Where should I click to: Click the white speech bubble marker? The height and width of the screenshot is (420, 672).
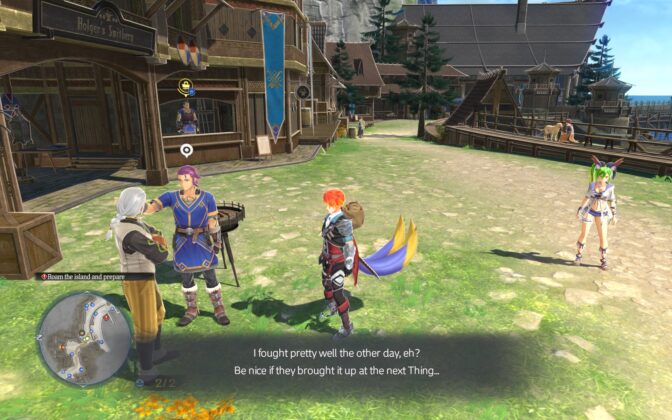[186, 150]
